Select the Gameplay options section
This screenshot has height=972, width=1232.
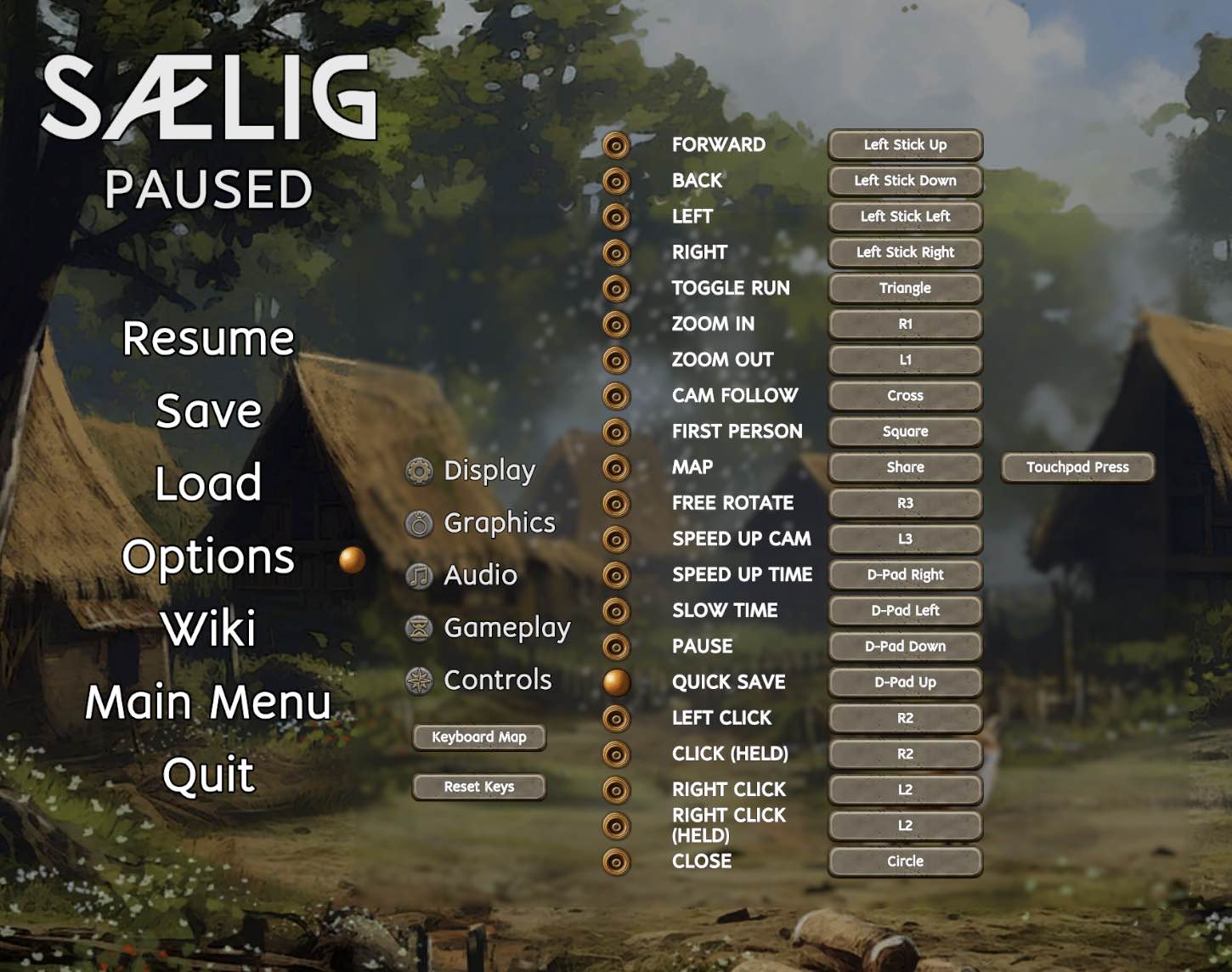coord(506,628)
